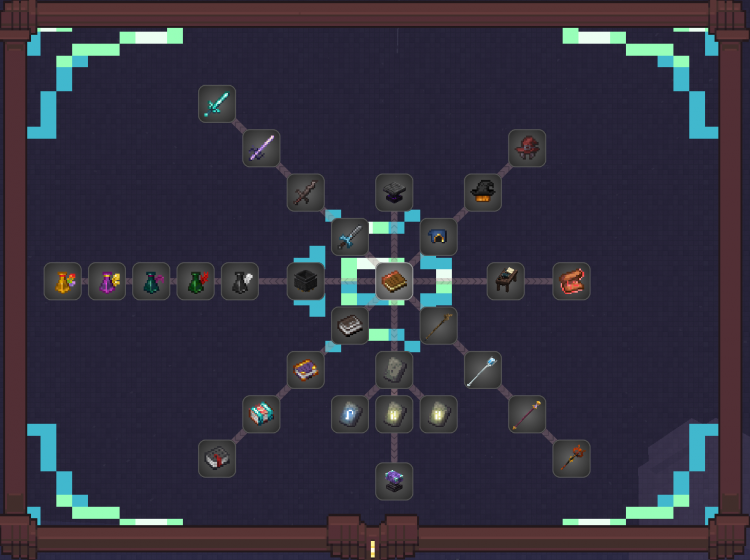
Task: Select the blue crystal-tipped staff node
Action: (x=482, y=370)
